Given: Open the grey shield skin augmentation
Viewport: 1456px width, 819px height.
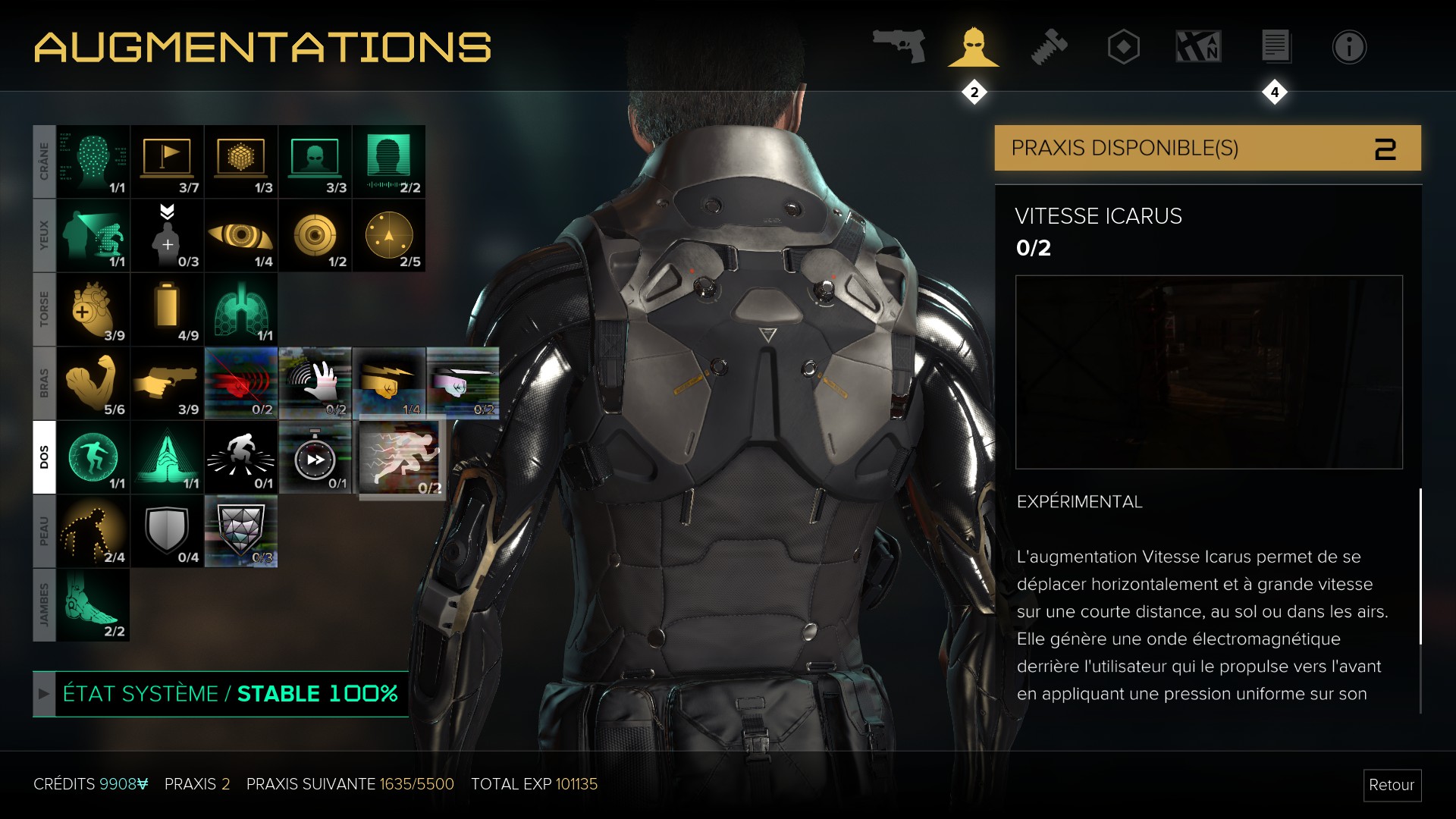Looking at the screenshot, I should click(x=167, y=531).
